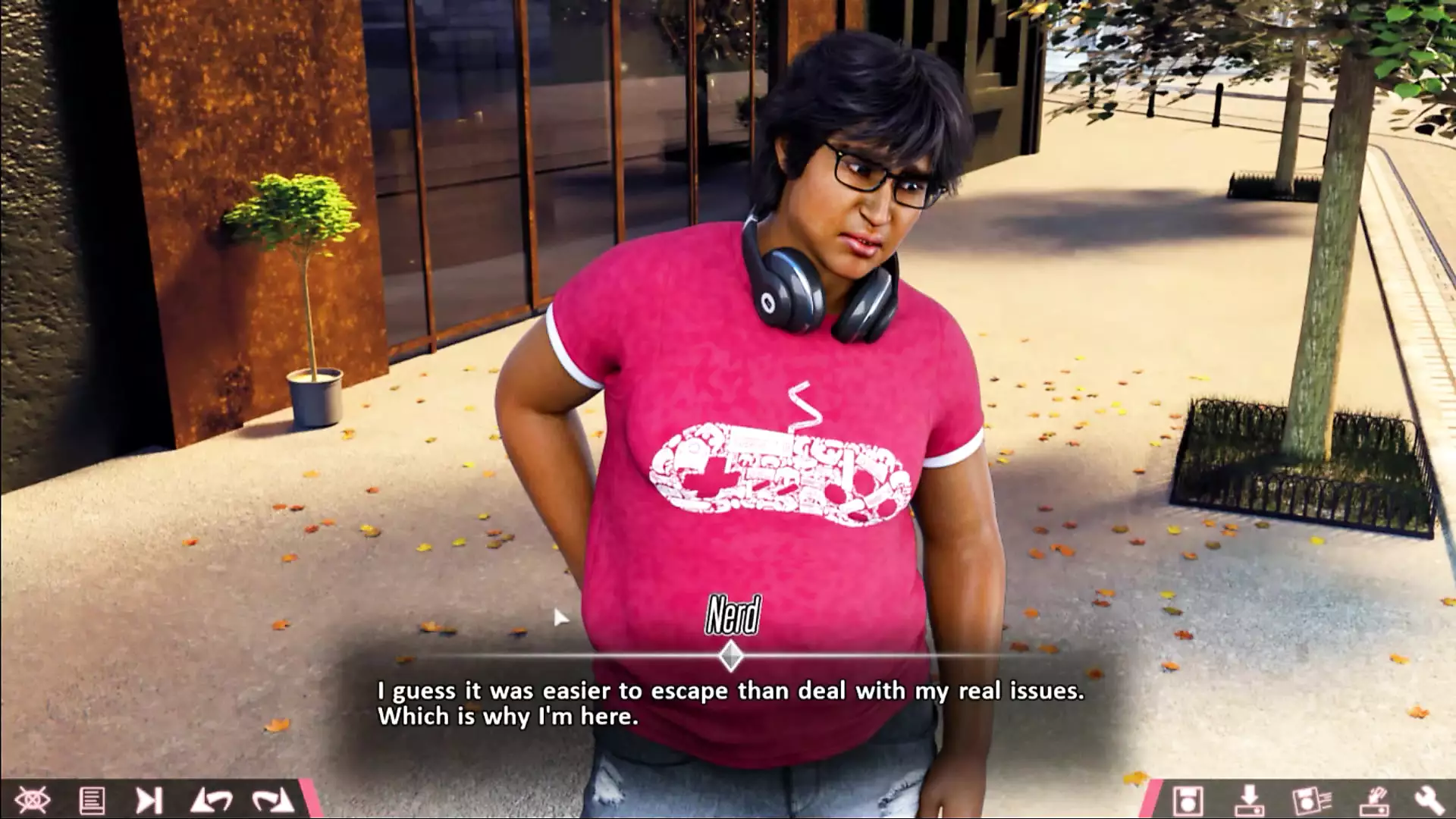Load a game with the download-arrow drive icon
Image resolution: width=1456 pixels, height=819 pixels.
point(1248,799)
